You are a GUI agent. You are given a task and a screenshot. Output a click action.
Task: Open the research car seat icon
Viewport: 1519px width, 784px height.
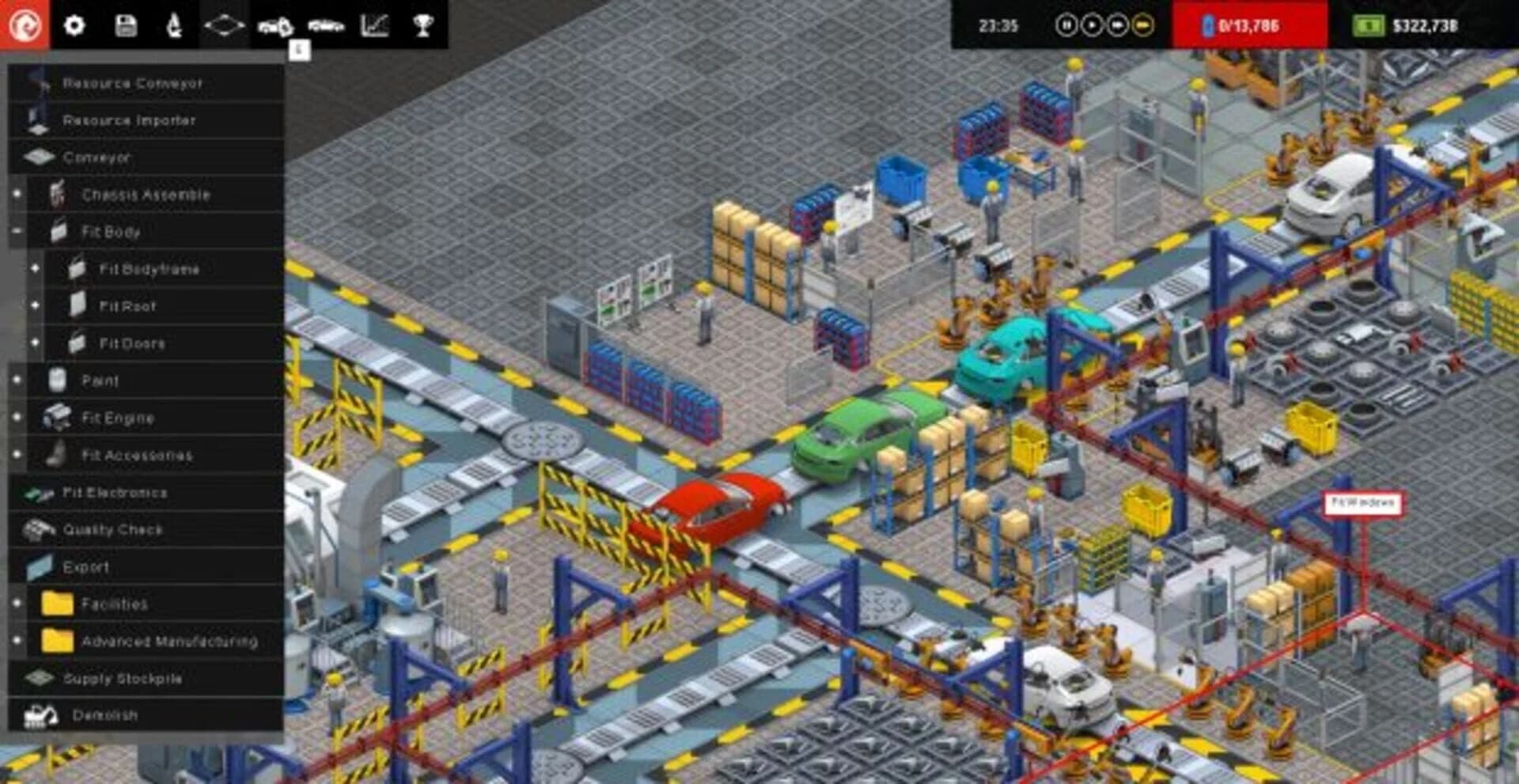coord(172,24)
